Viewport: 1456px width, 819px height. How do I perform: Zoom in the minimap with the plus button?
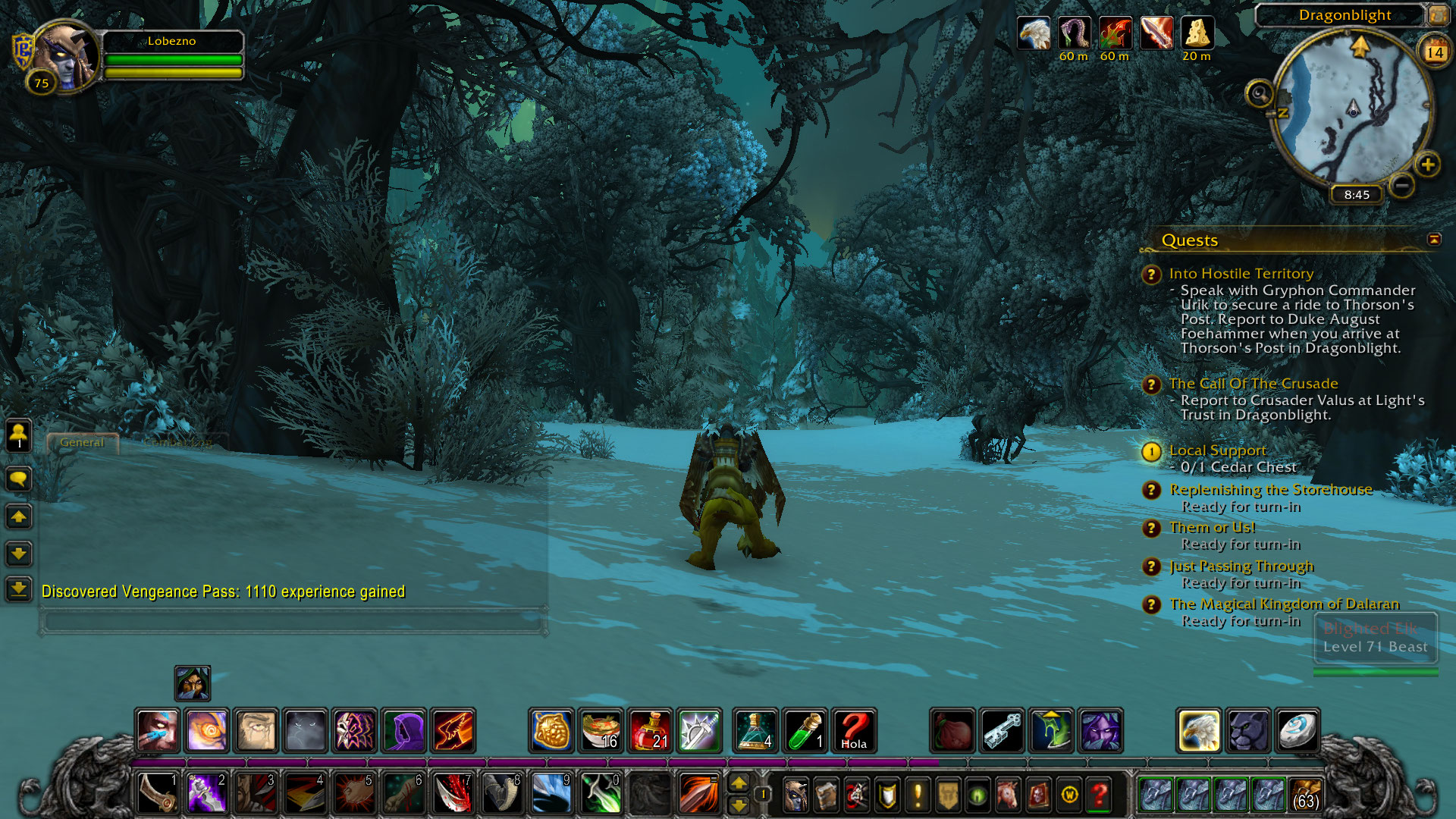pos(1427,165)
